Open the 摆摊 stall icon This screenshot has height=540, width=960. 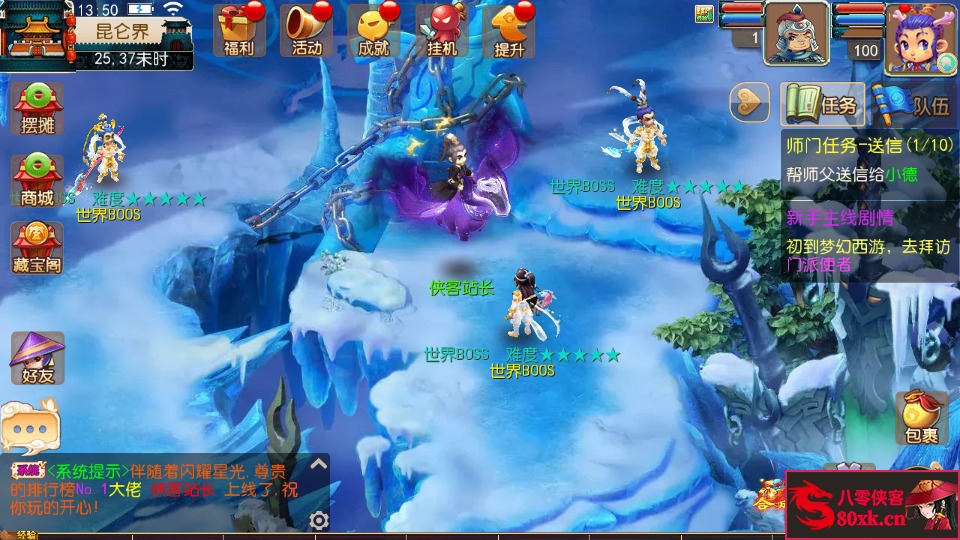(37, 108)
